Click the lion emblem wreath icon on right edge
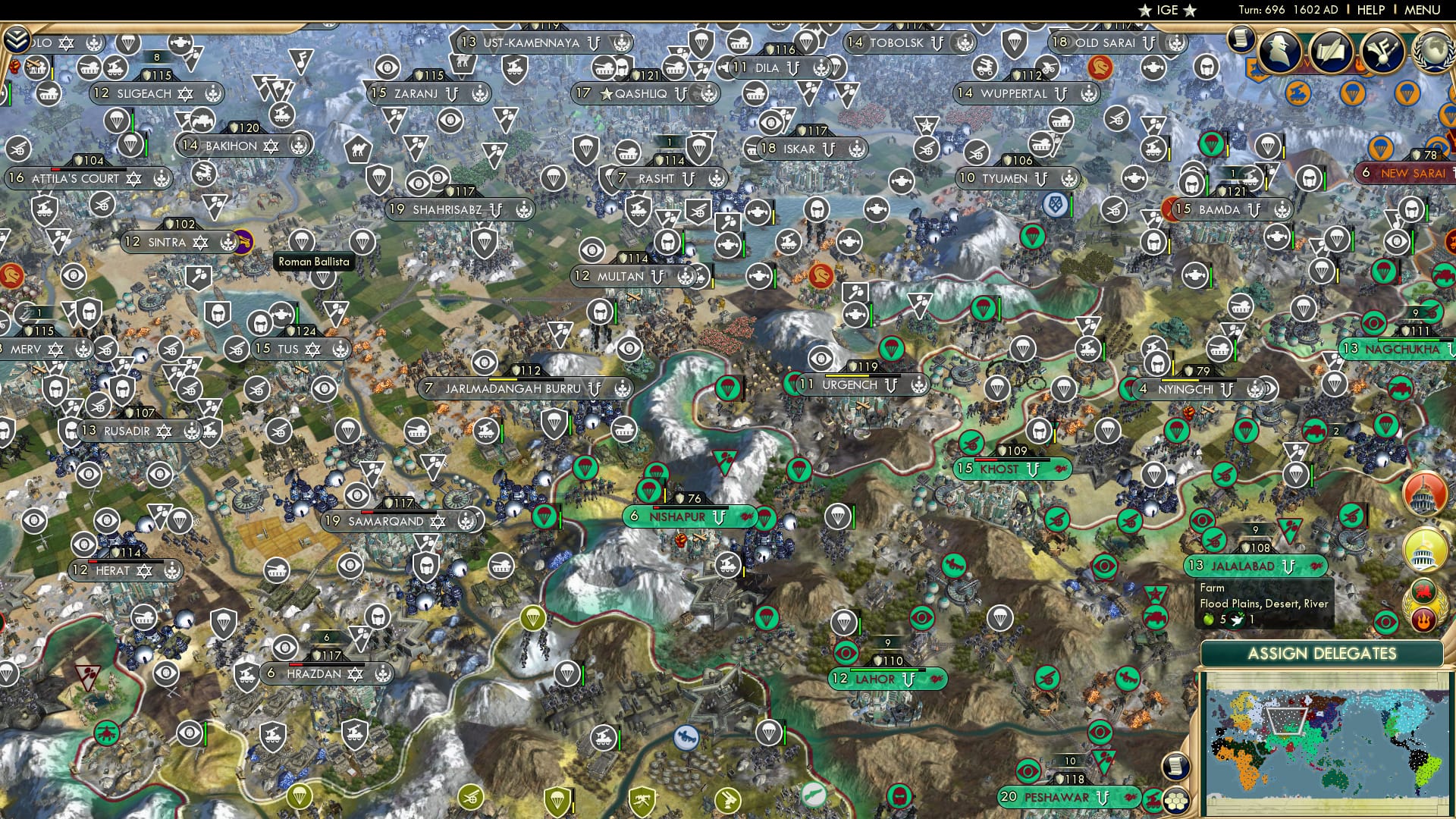 (1423, 592)
